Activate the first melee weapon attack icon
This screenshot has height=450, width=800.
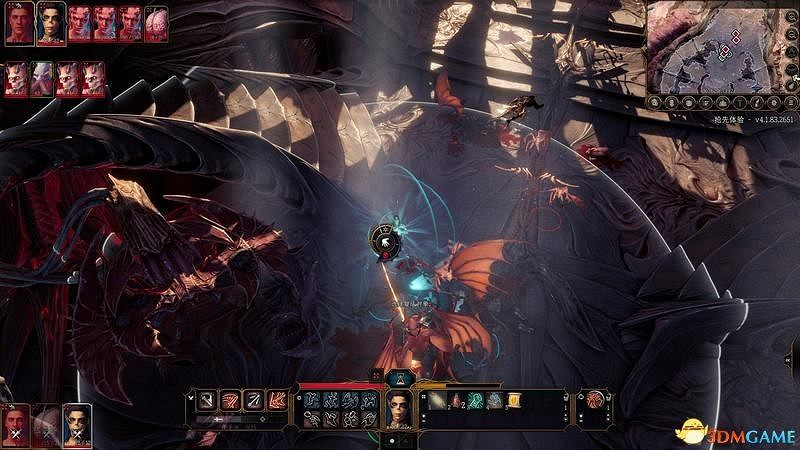click(x=206, y=400)
